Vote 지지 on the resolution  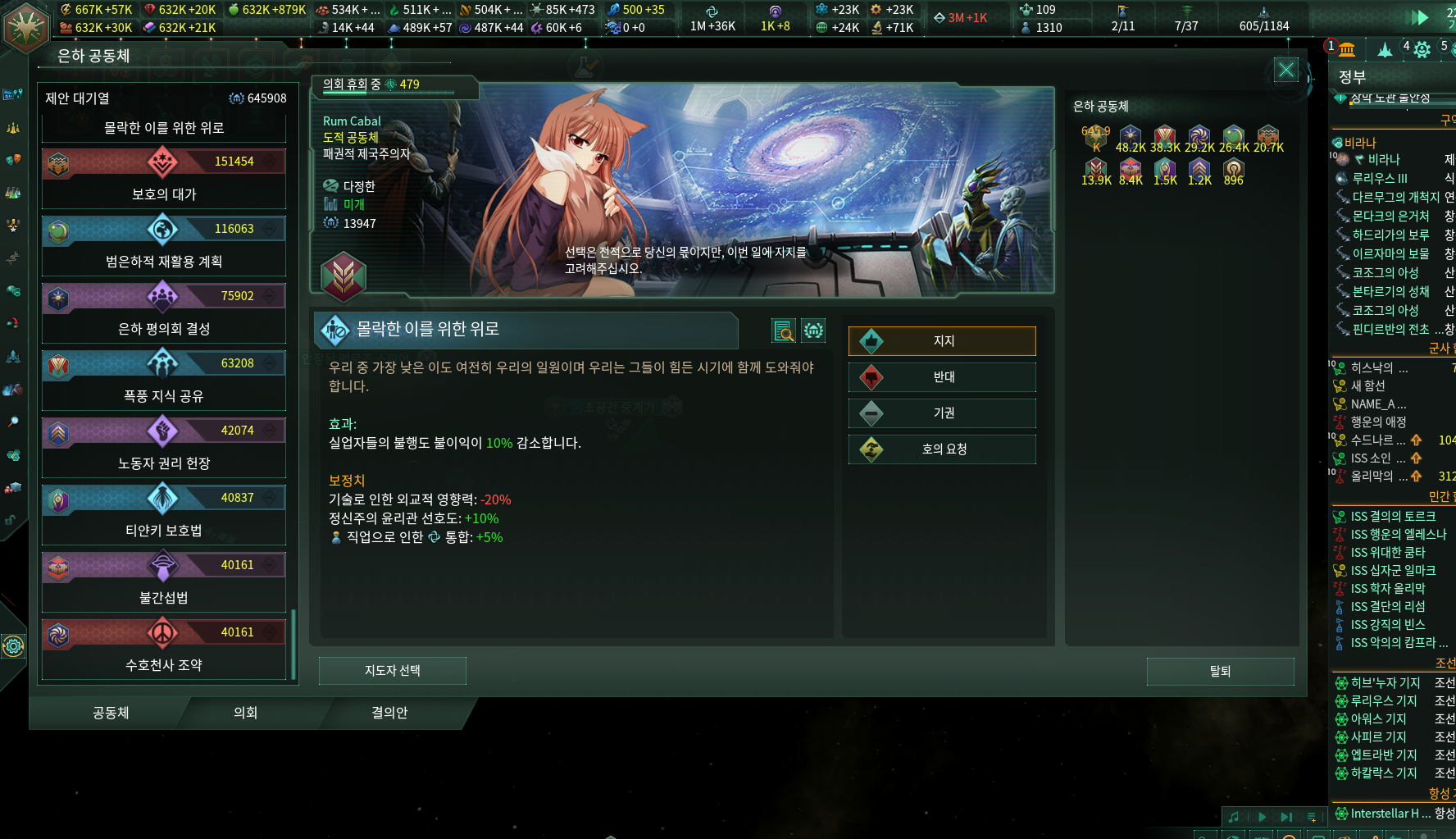tap(942, 341)
